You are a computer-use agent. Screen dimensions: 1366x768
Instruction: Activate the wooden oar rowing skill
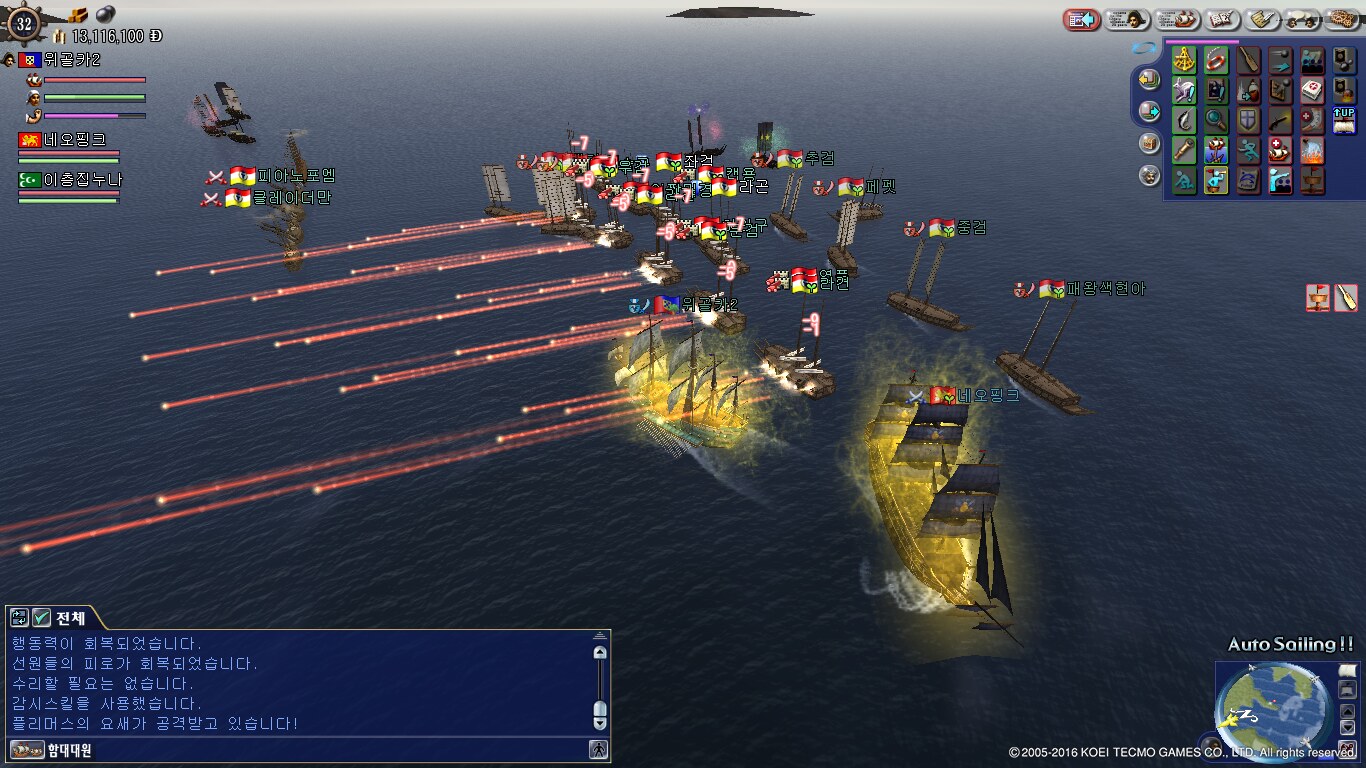(x=1248, y=61)
